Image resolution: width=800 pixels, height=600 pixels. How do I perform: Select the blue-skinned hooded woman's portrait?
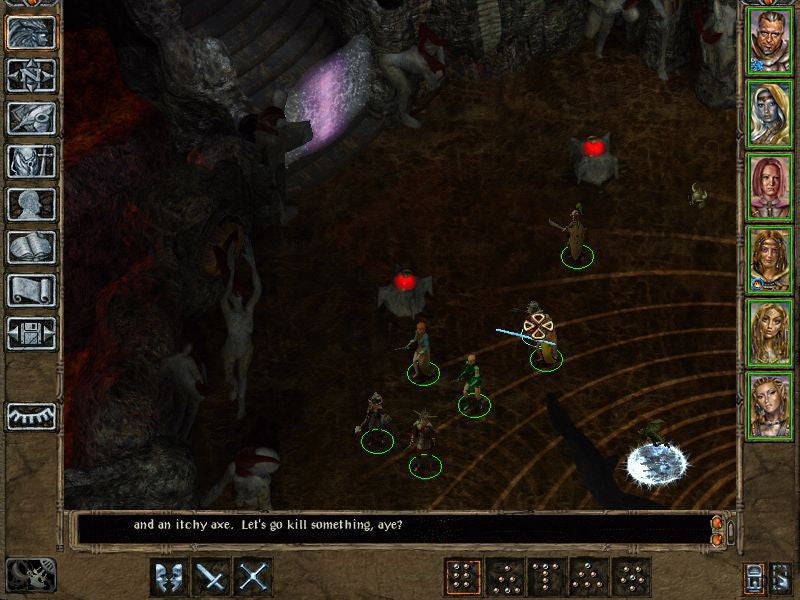771,115
